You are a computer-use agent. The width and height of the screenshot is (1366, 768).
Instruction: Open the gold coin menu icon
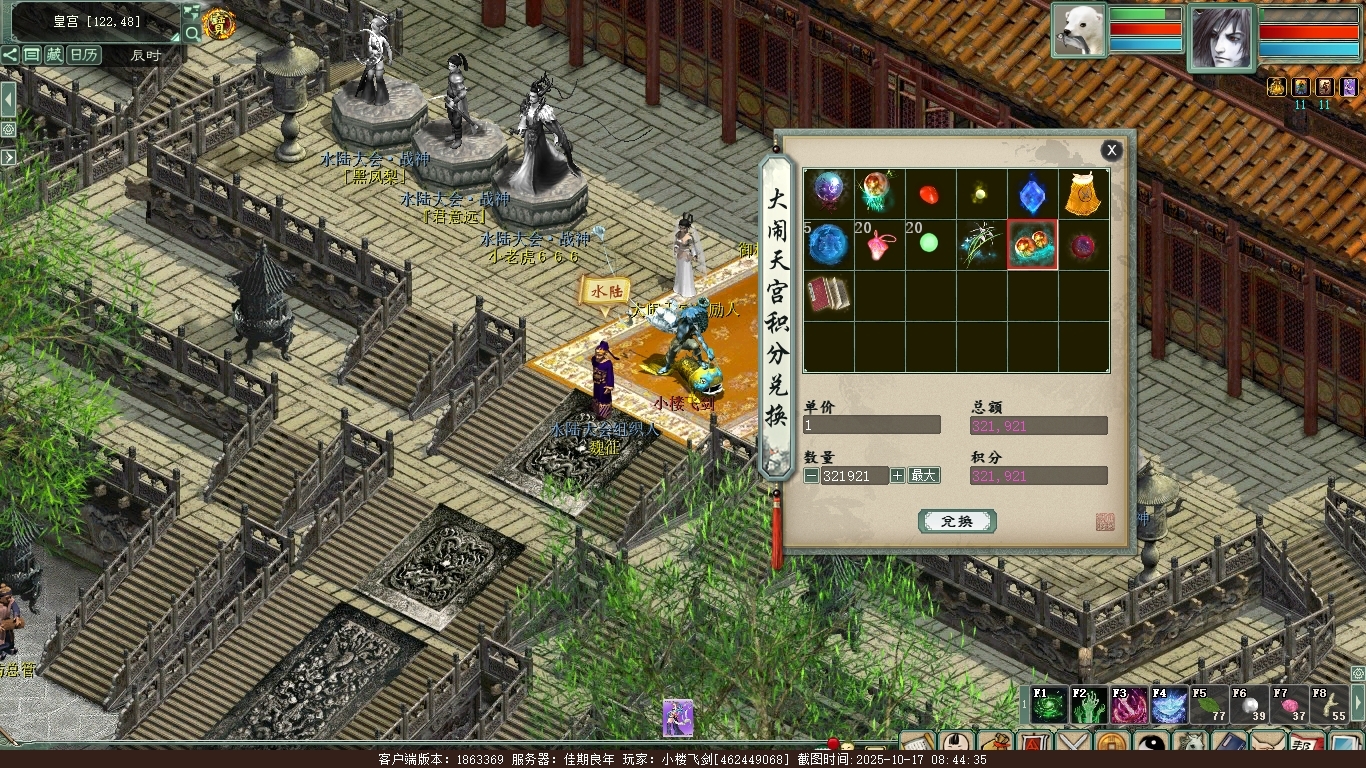coord(1111,744)
